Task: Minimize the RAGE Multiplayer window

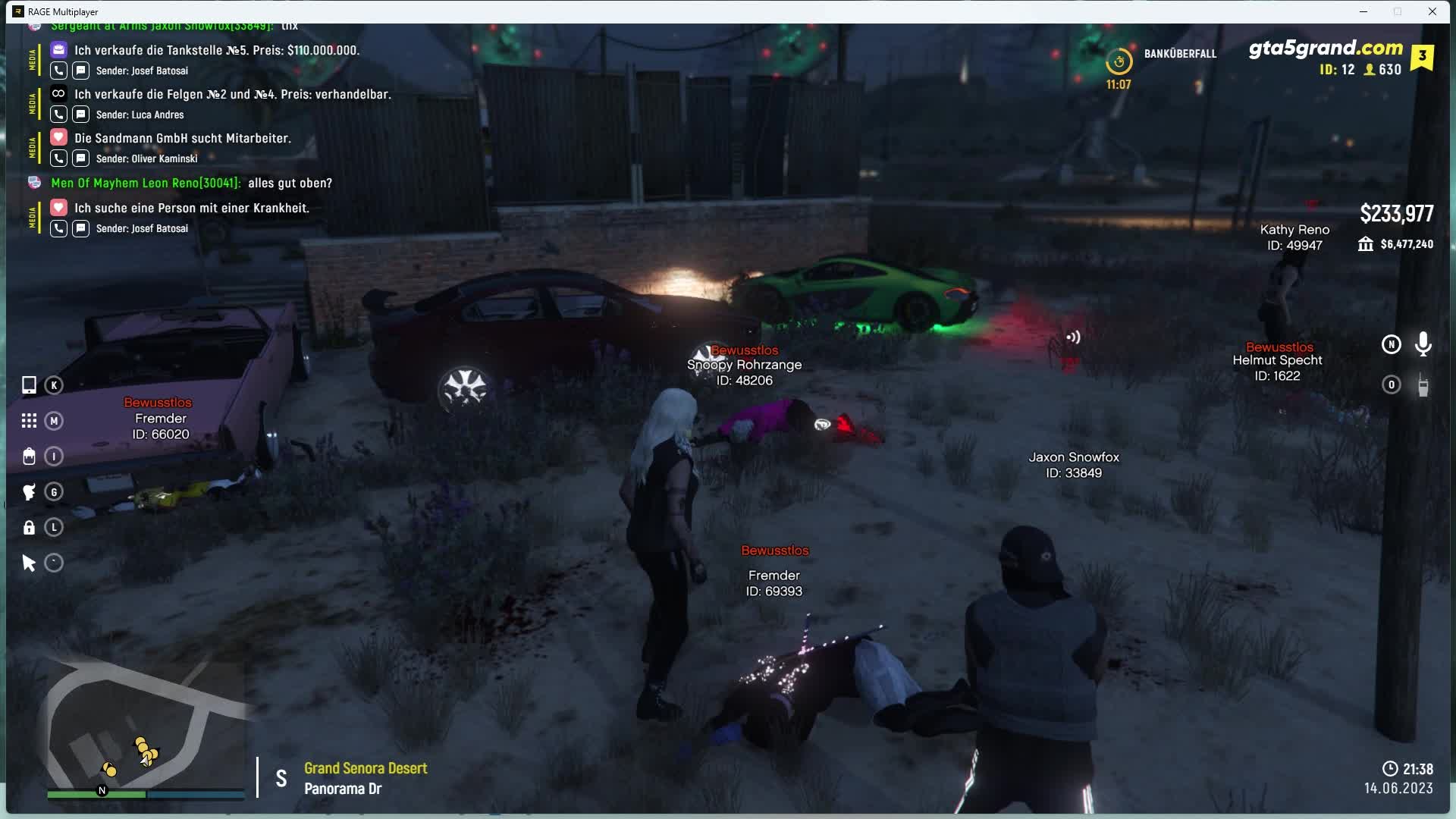Action: tap(1363, 11)
